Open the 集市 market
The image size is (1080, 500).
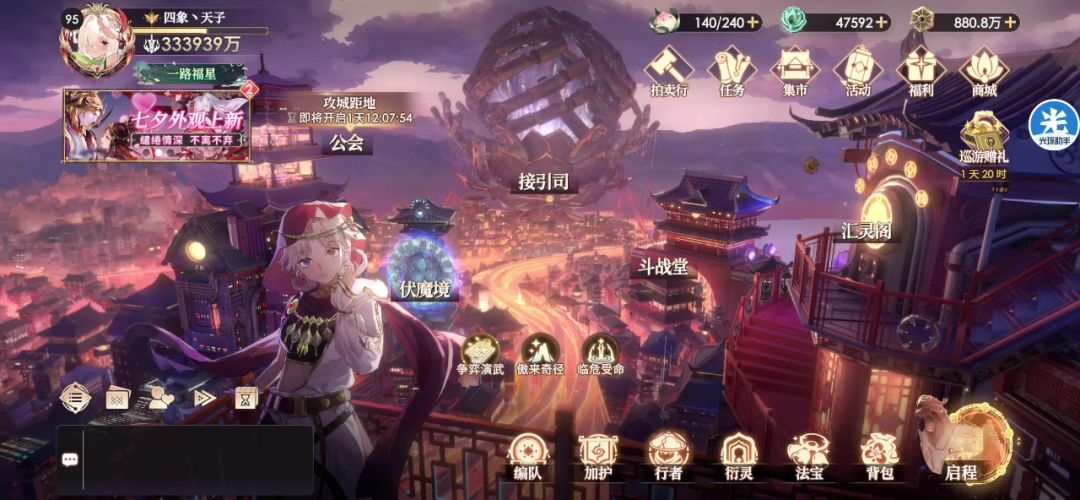[x=795, y=72]
